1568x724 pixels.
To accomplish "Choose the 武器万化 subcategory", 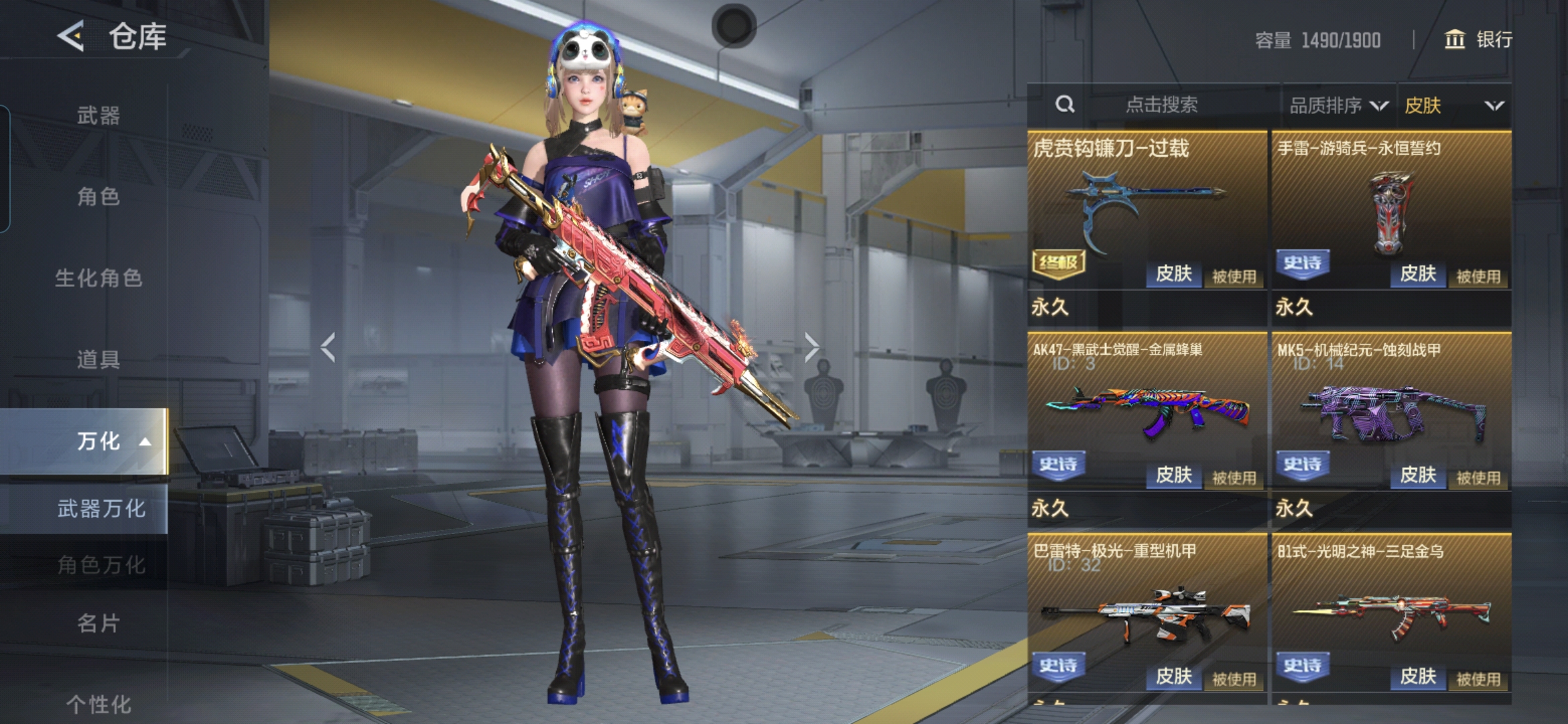I will click(x=101, y=509).
